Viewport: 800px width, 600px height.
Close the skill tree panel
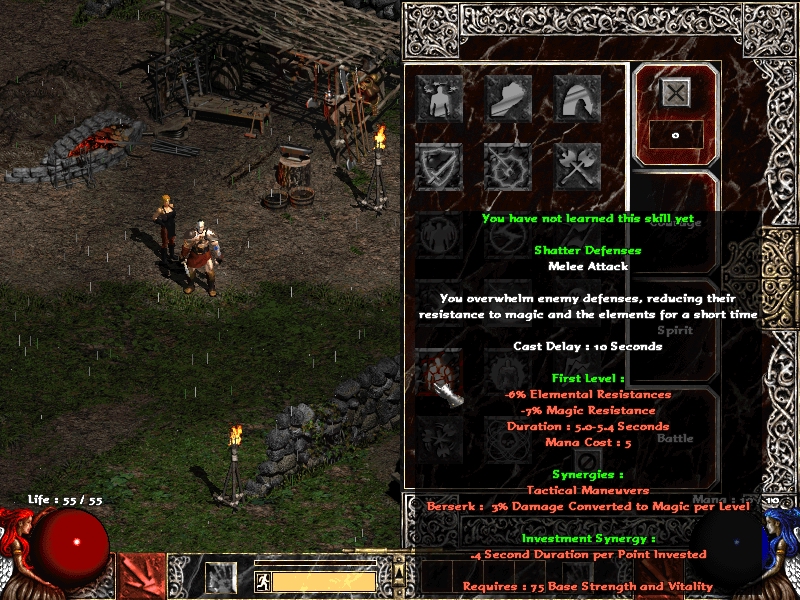[x=676, y=93]
